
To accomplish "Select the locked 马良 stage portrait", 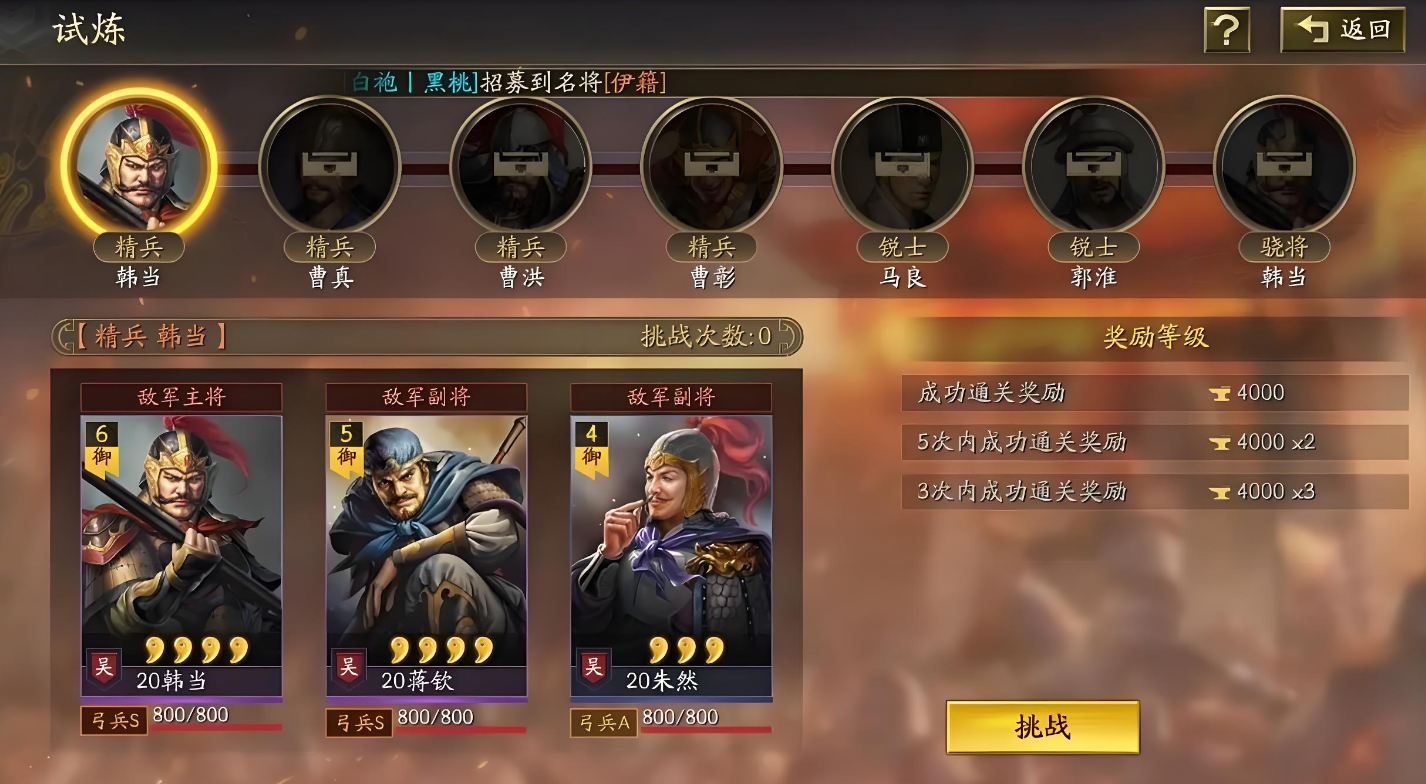I will pos(902,166).
